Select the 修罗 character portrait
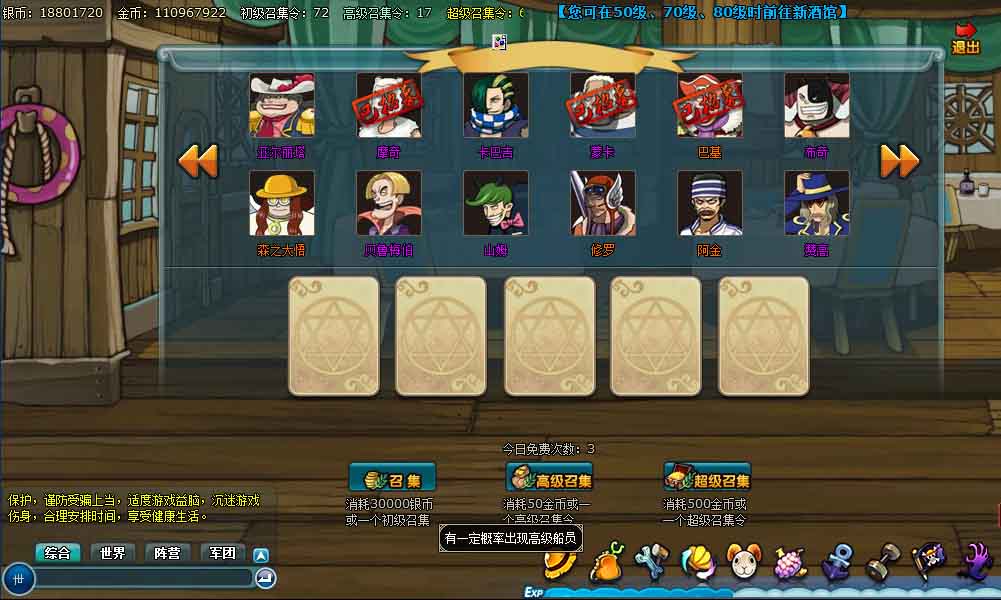Viewport: 1001px width, 600px height. pos(603,203)
